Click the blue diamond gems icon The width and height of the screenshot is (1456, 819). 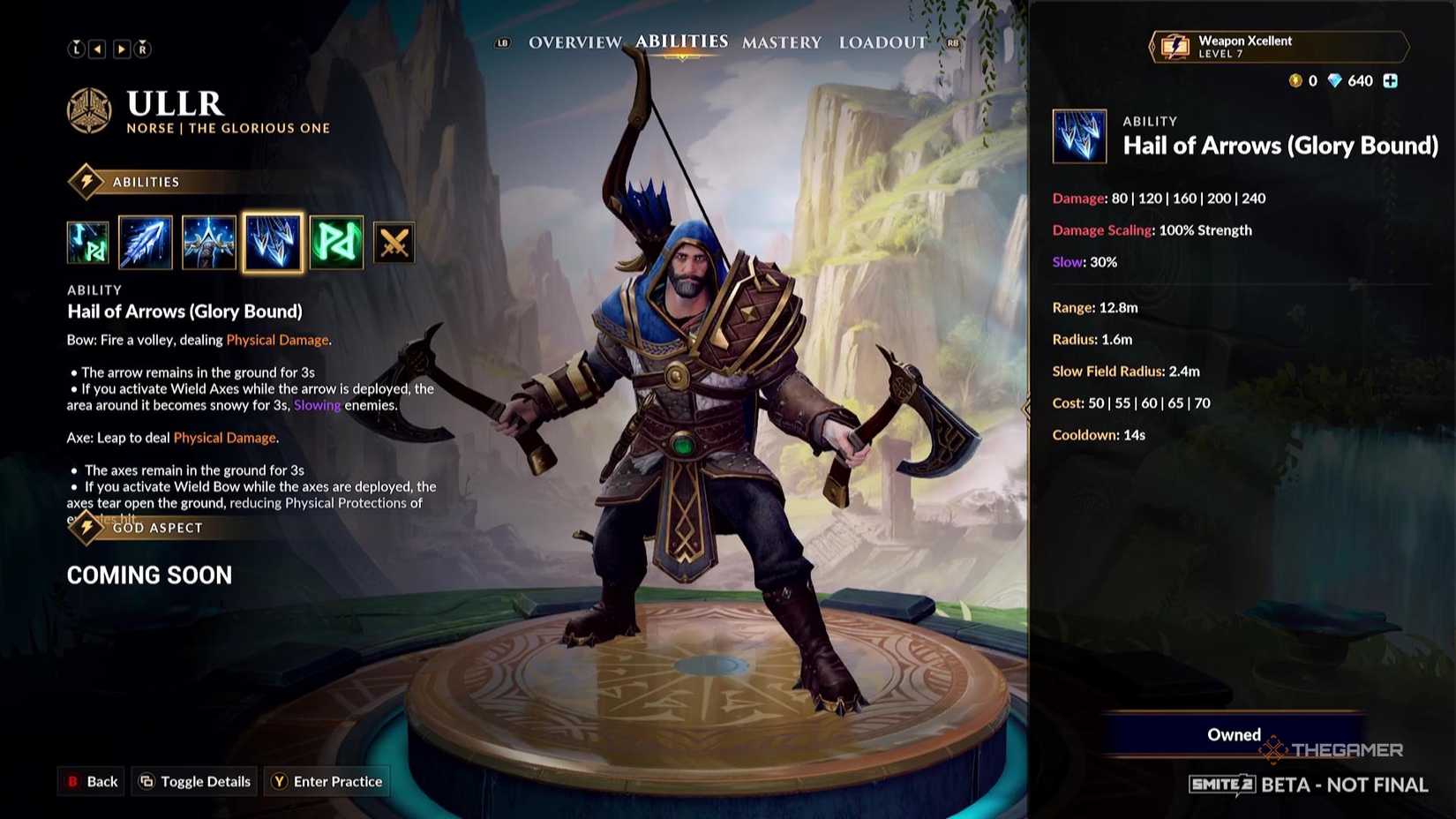(x=1335, y=80)
